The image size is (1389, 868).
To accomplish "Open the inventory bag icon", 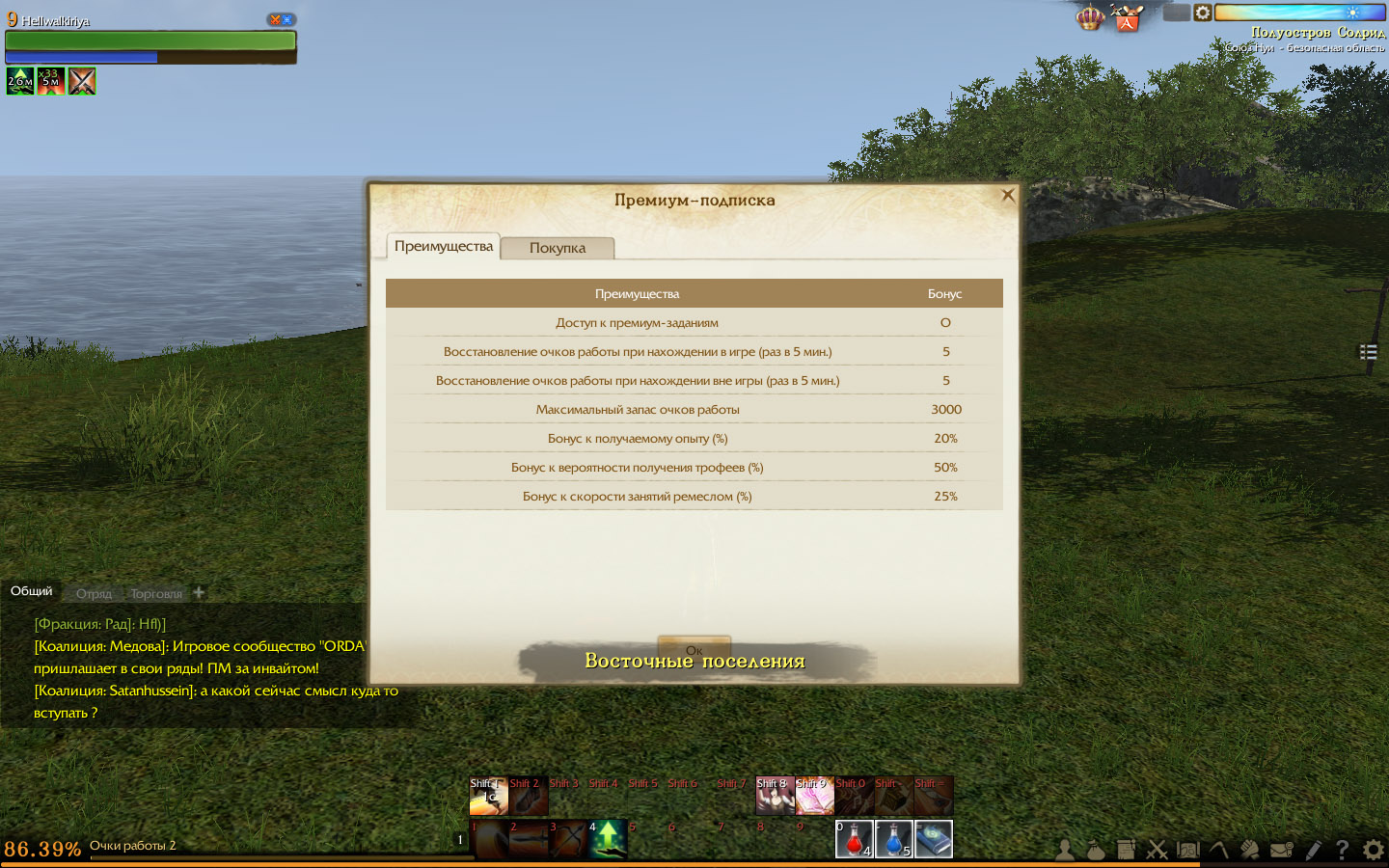I will tap(1096, 850).
